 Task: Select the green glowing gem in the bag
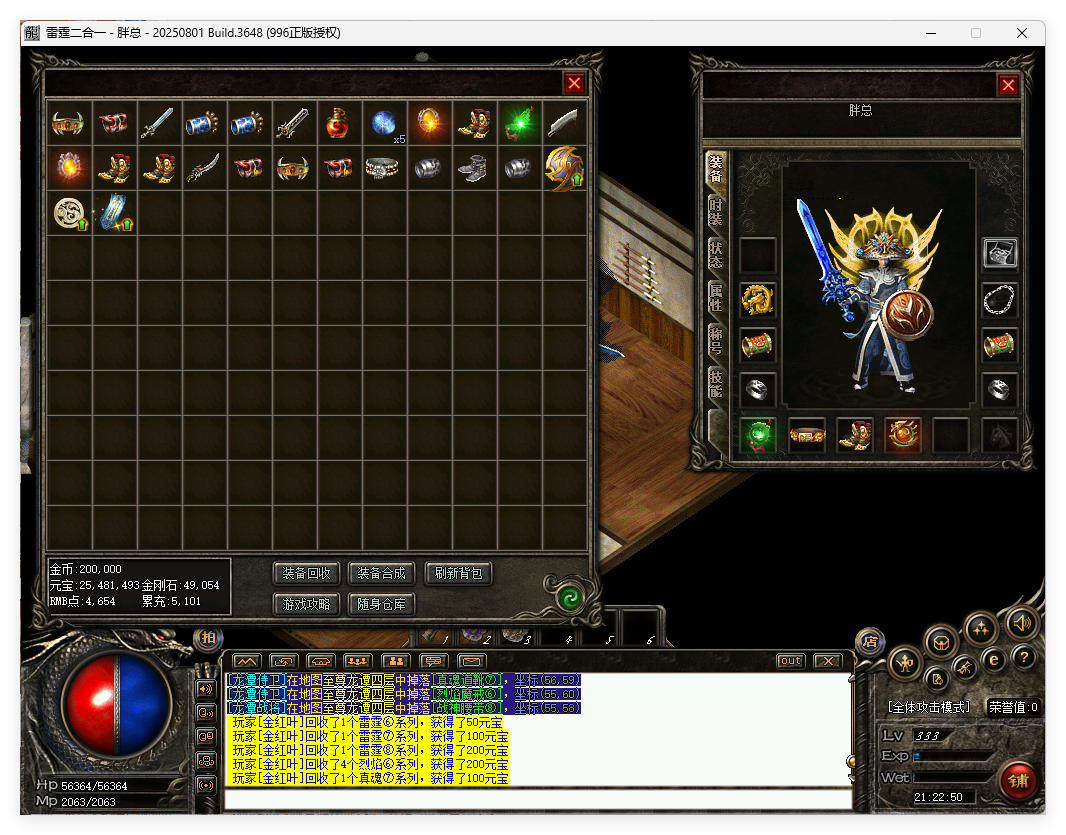pyautogui.click(x=520, y=123)
